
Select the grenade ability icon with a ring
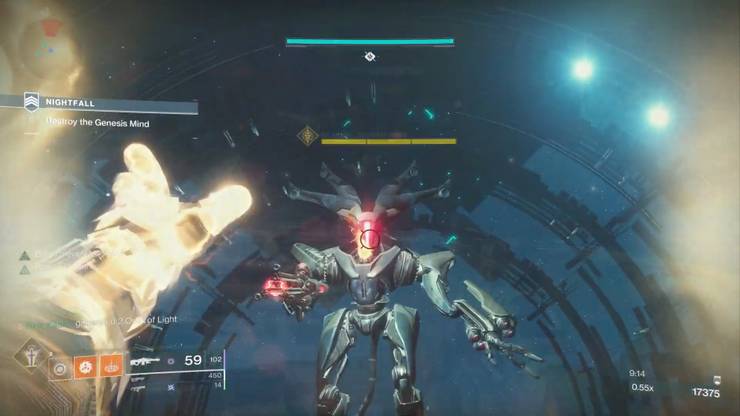point(62,367)
